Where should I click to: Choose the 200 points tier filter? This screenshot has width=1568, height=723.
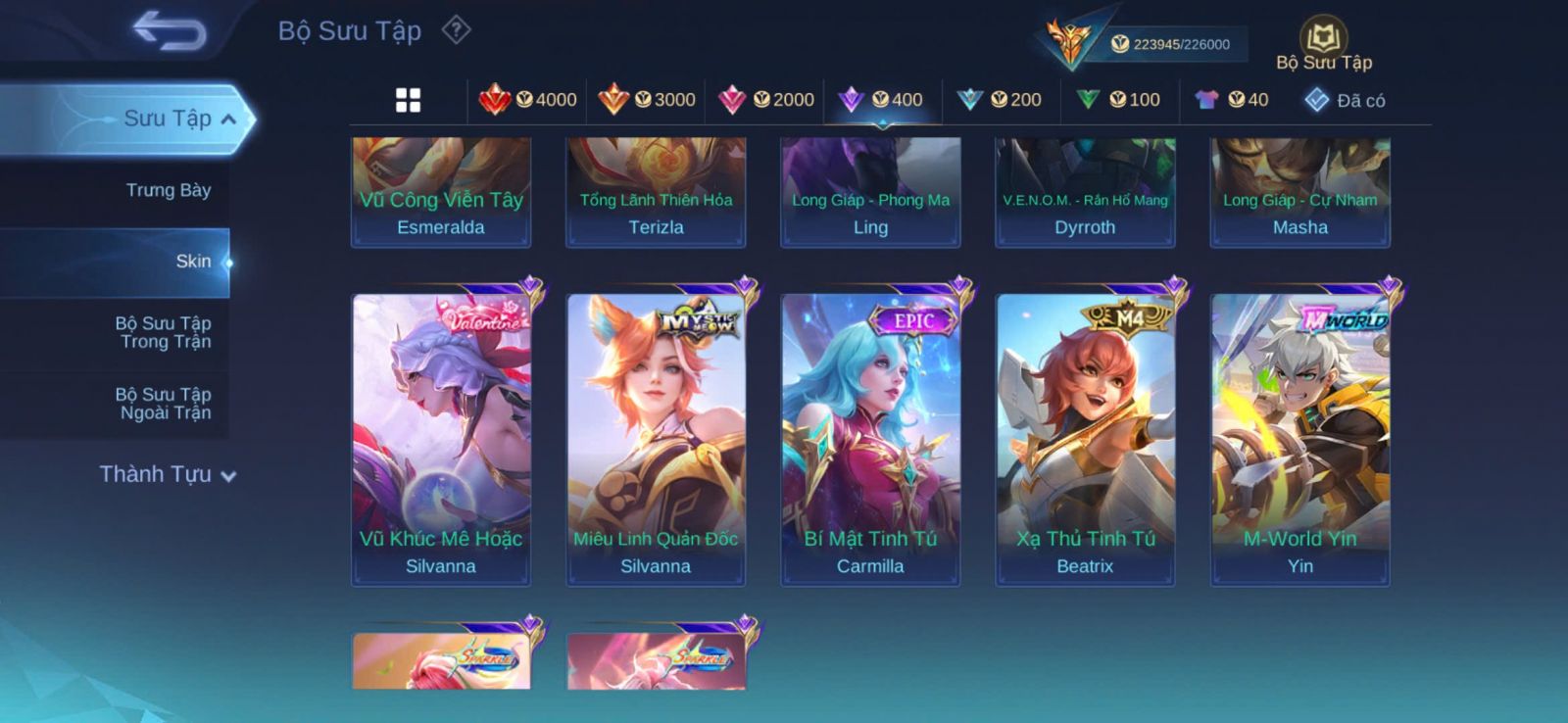[1000, 100]
